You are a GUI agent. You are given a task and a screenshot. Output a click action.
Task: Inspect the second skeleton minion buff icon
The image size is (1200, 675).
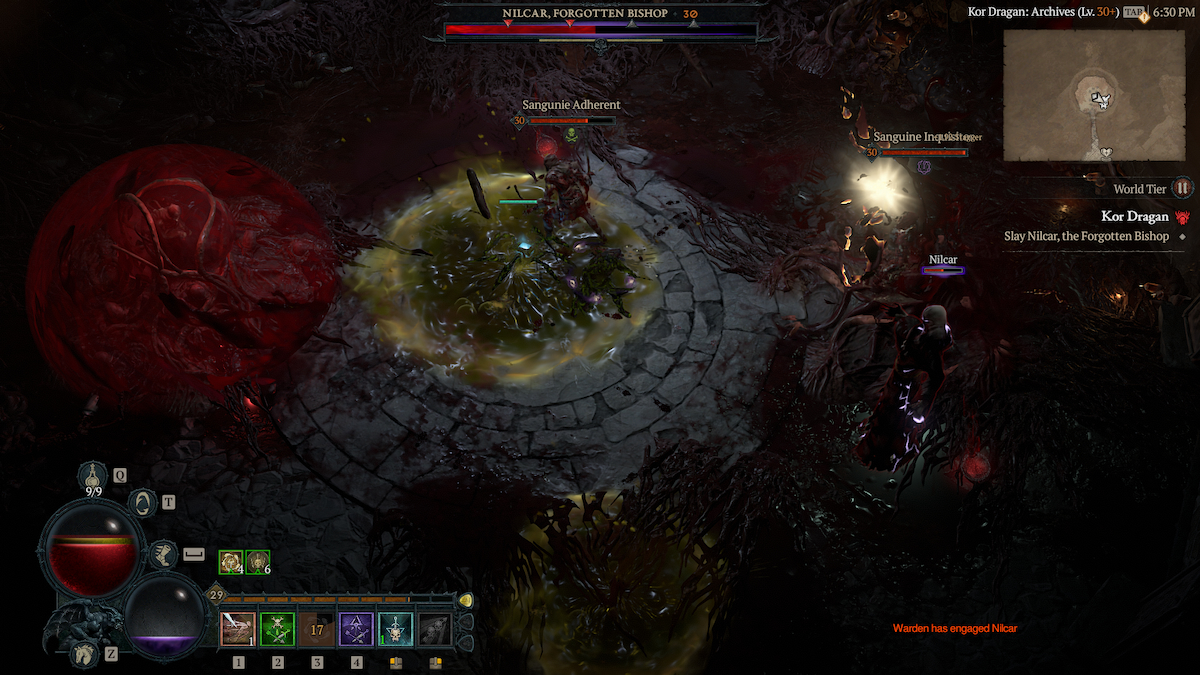pyautogui.click(x=258, y=563)
